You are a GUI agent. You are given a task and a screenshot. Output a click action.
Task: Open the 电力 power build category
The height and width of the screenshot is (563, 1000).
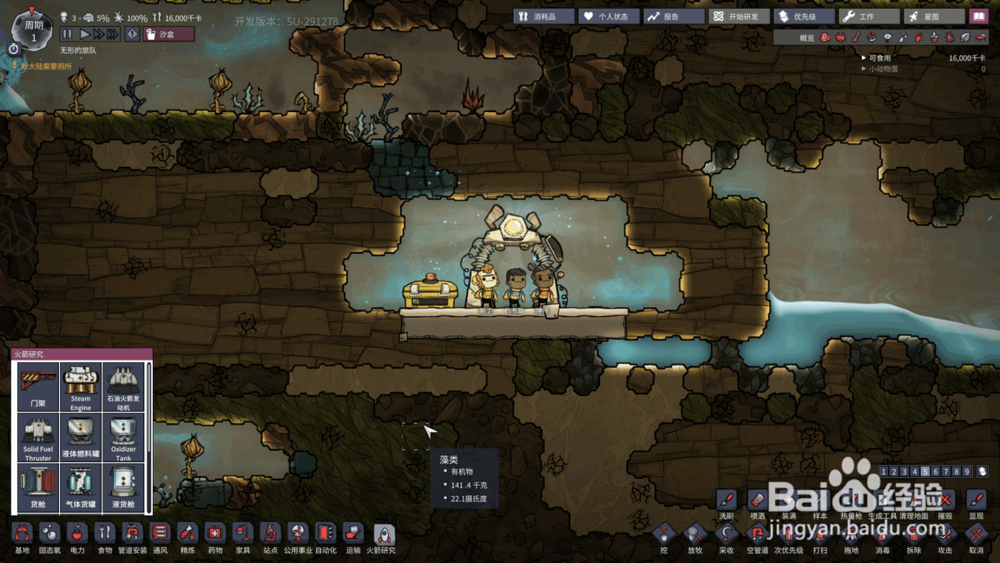pos(77,537)
